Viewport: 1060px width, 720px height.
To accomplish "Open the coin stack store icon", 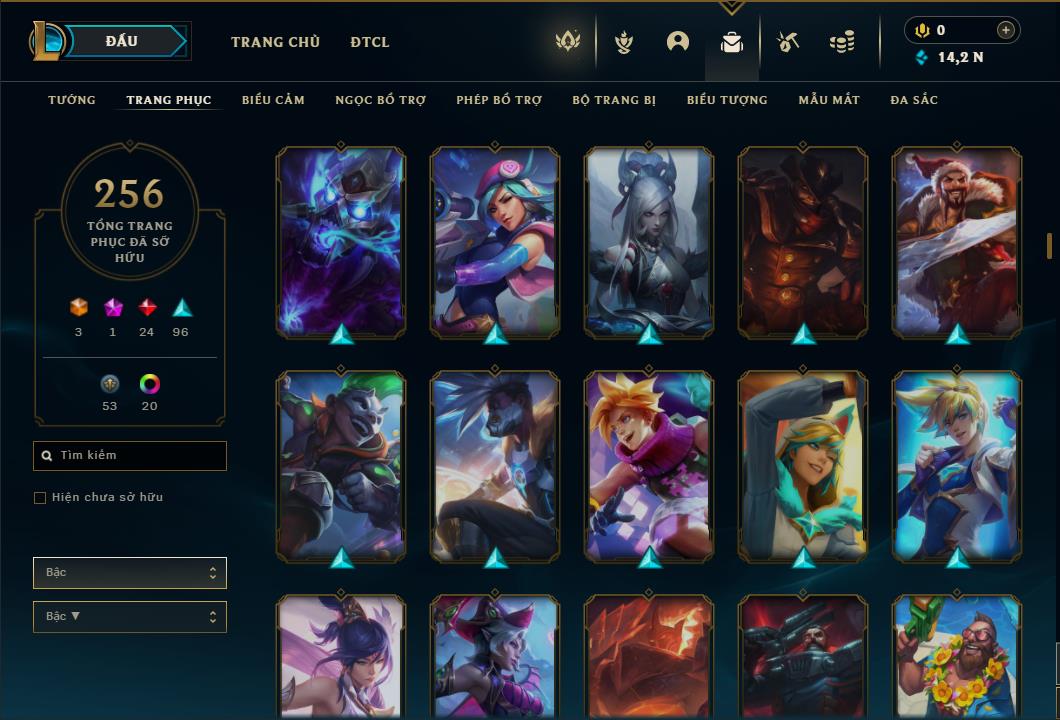I will pyautogui.click(x=842, y=42).
